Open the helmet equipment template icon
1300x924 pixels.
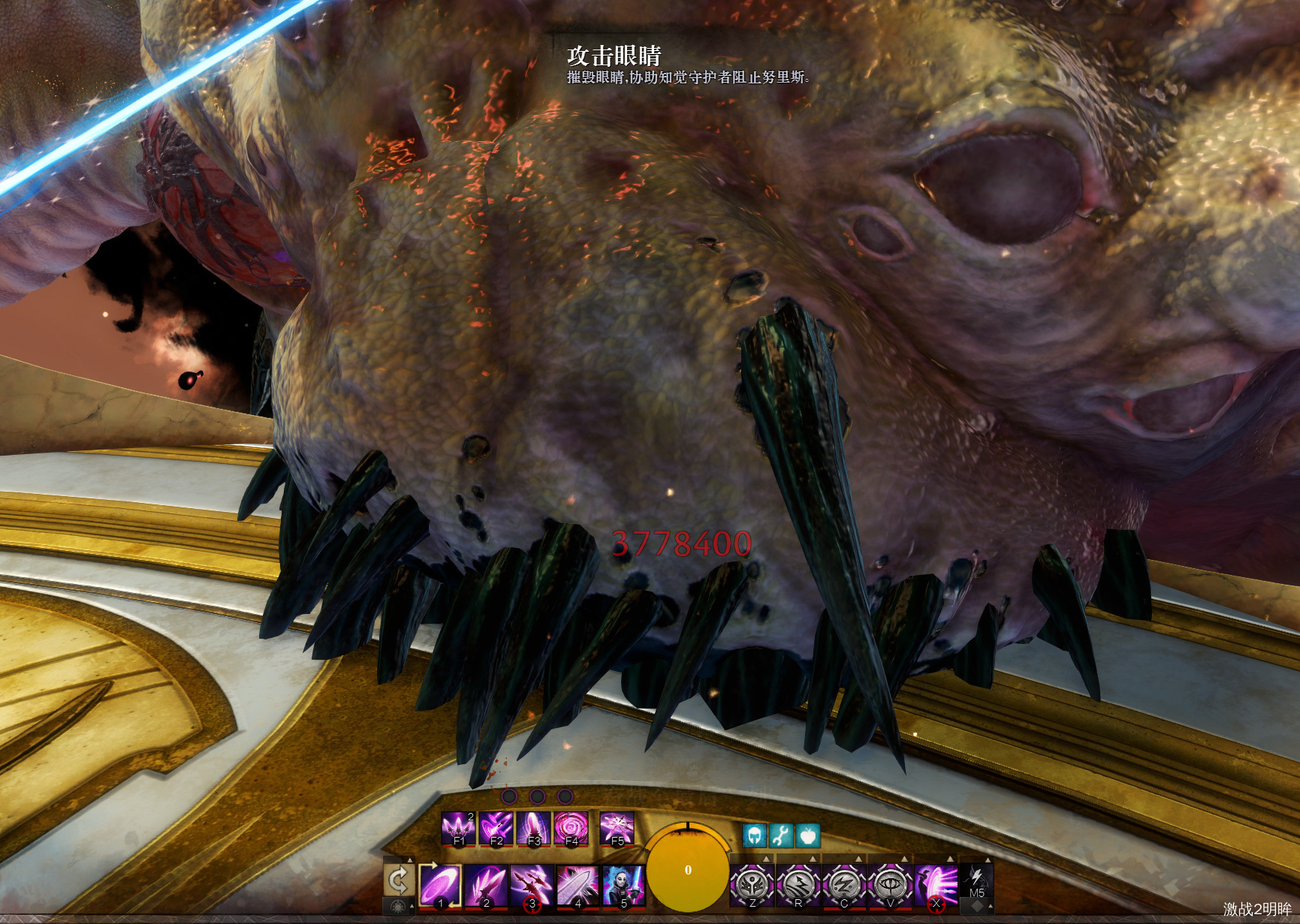754,835
